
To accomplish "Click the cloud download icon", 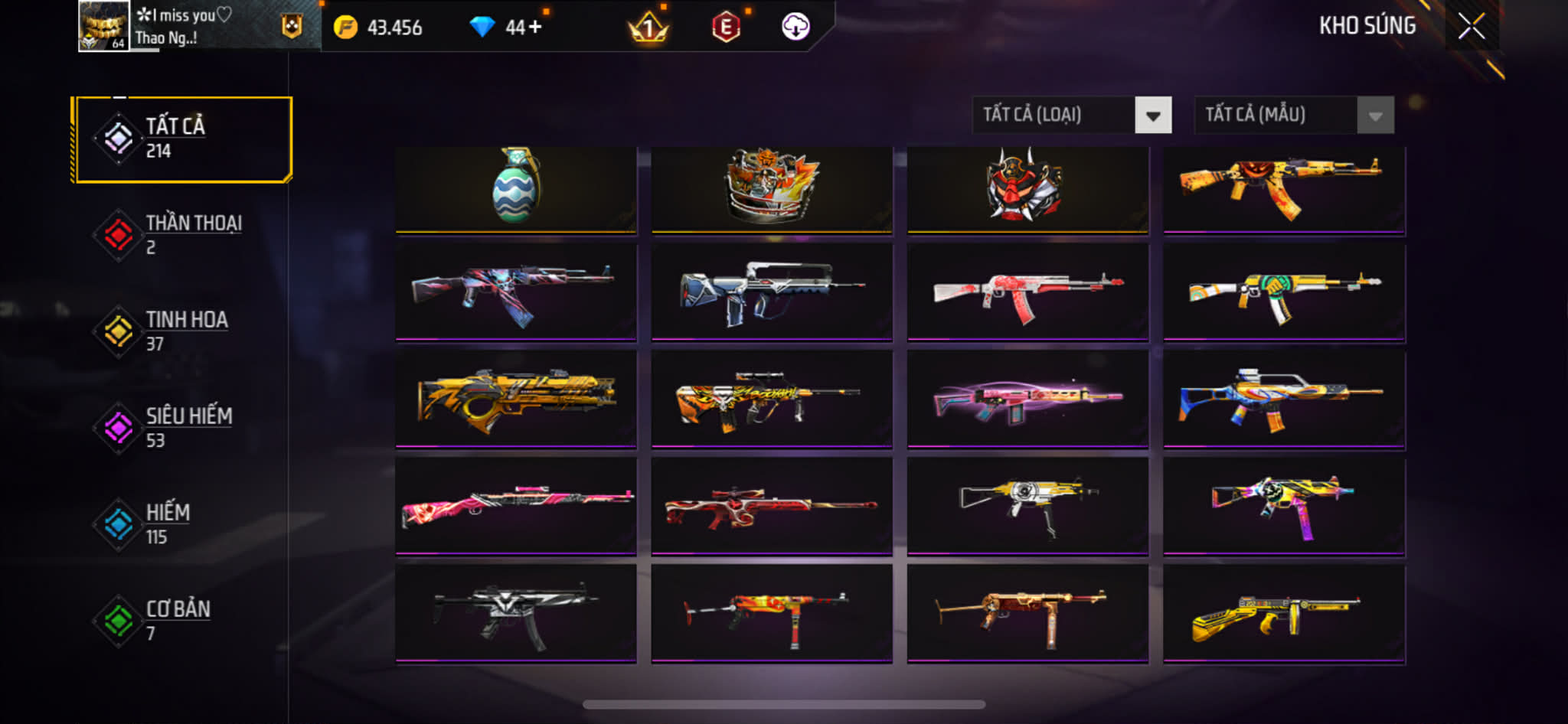I will coord(795,28).
